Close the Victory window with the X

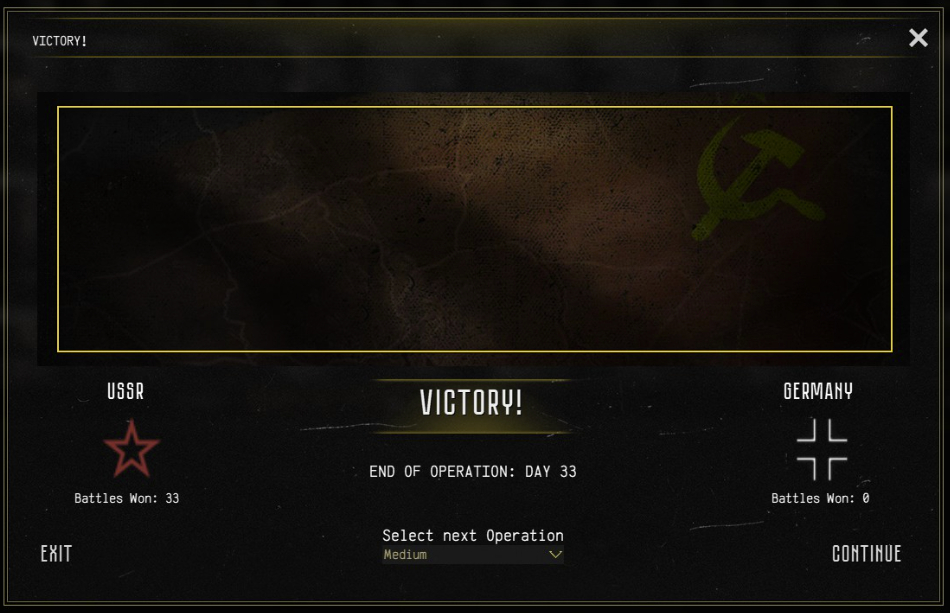click(918, 38)
